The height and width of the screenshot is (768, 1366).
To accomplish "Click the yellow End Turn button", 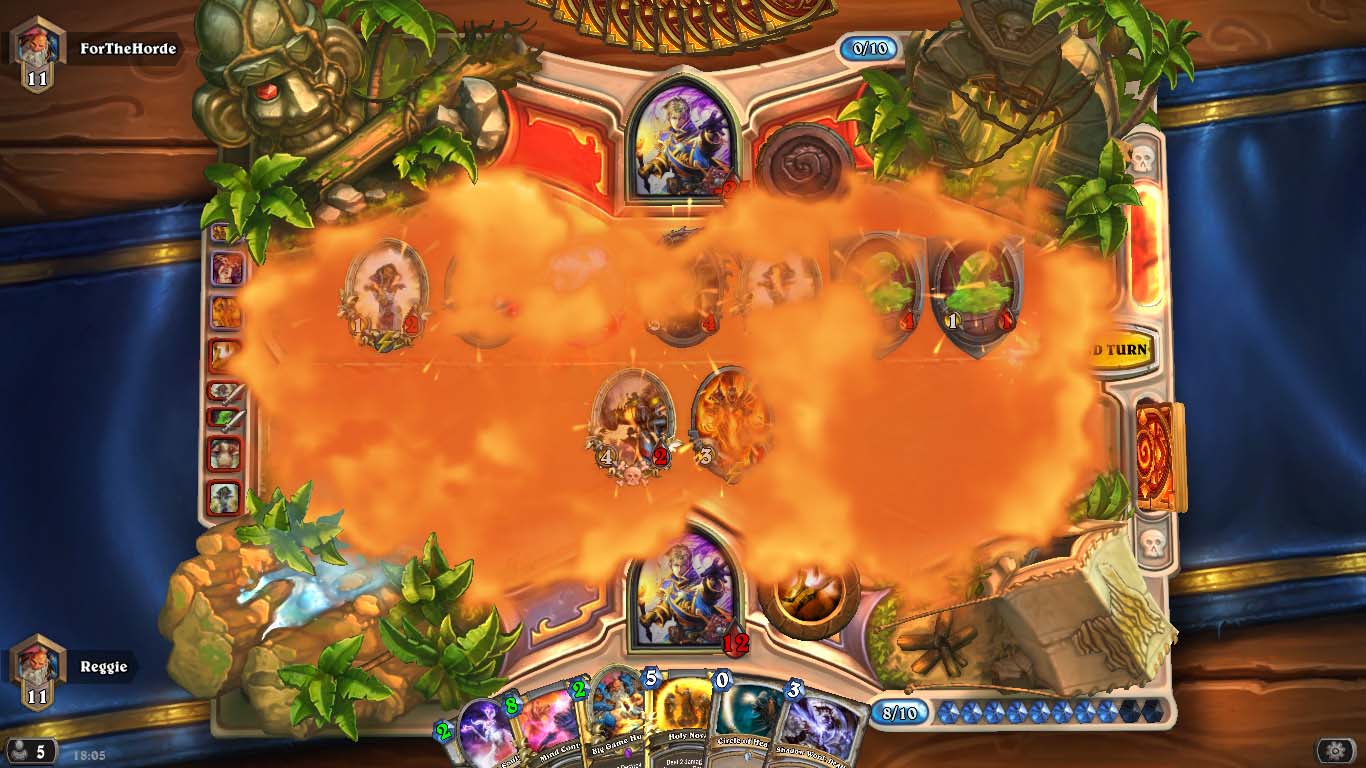I will 1116,351.
